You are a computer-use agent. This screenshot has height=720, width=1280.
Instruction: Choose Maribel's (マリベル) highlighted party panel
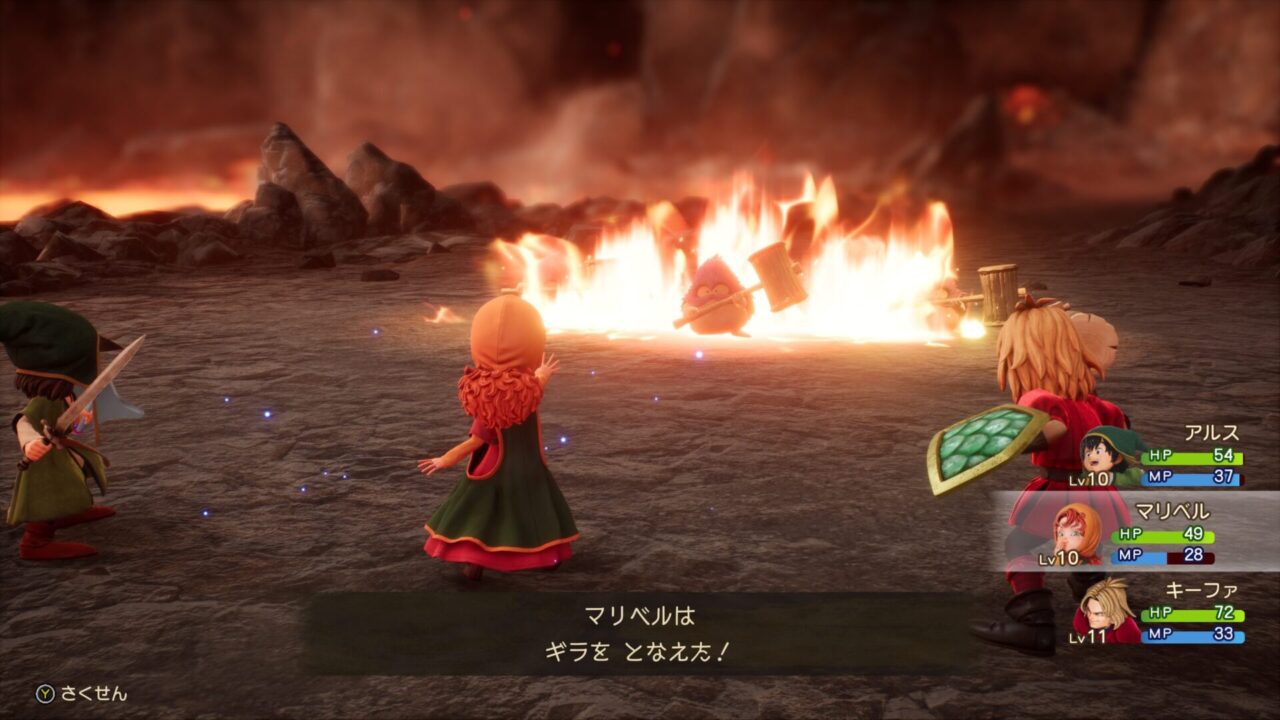[1140, 531]
